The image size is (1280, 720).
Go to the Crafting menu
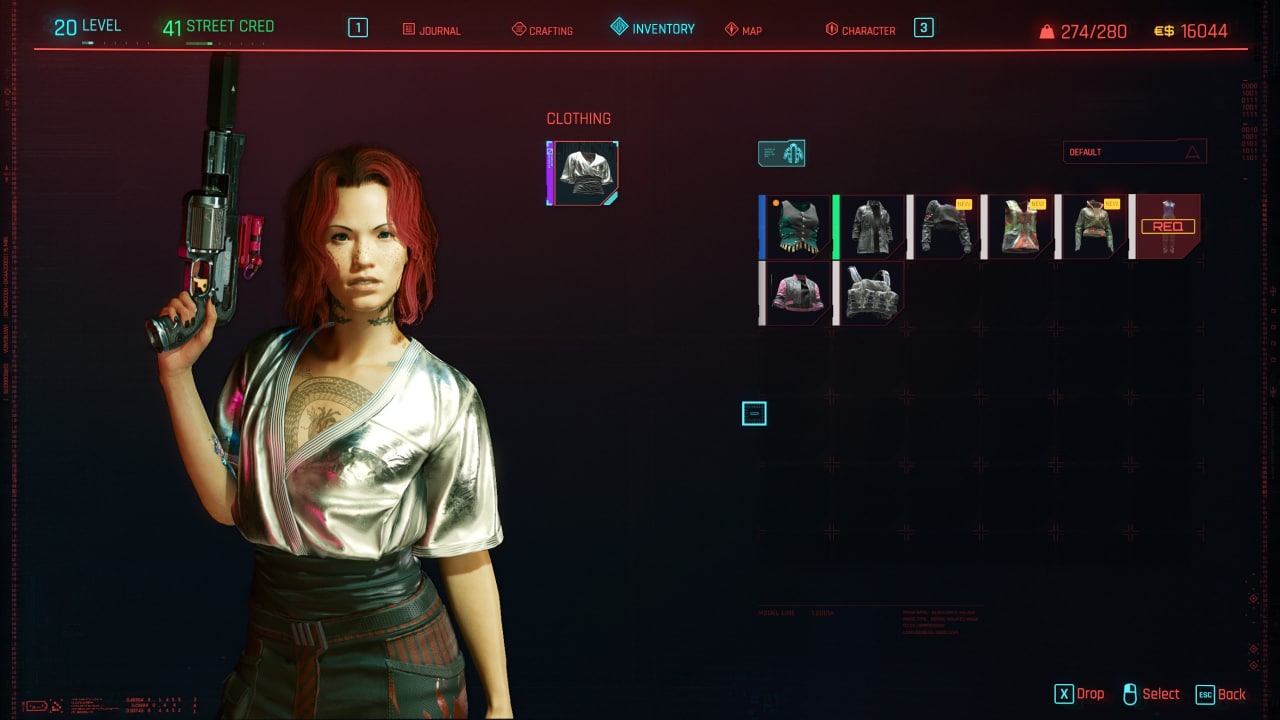[542, 30]
